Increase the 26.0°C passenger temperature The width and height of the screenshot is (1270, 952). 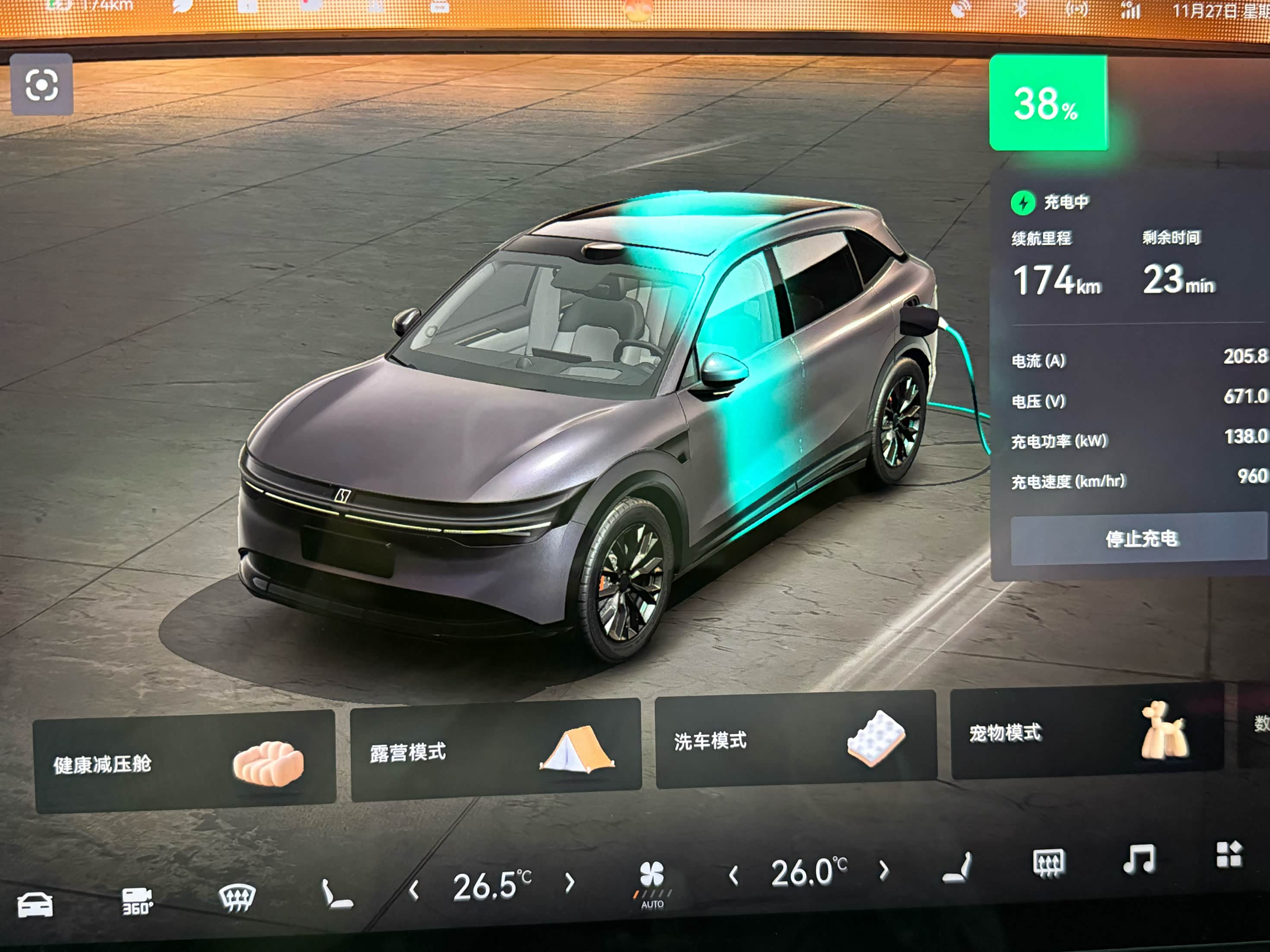coord(884,870)
